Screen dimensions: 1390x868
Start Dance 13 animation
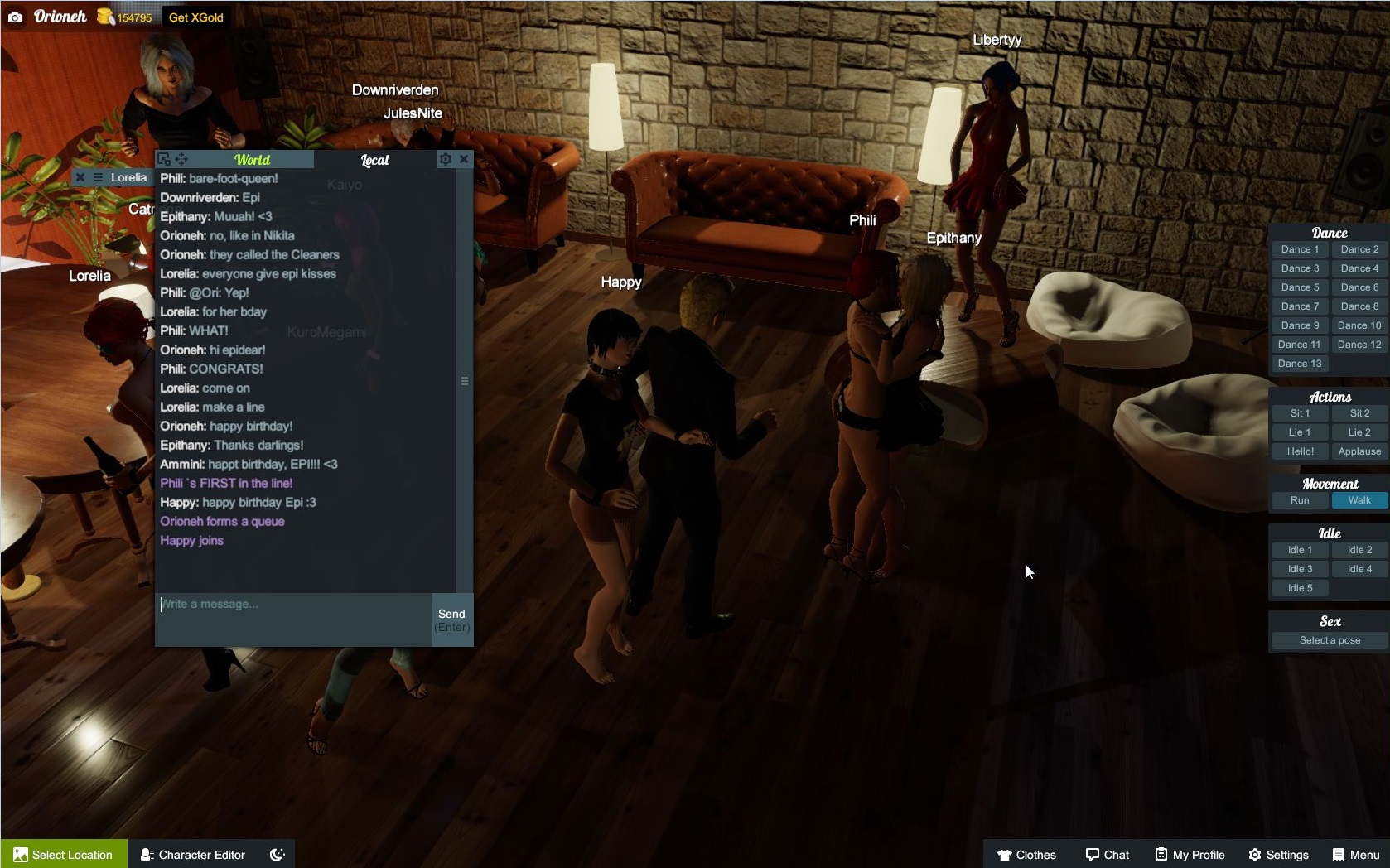pos(1300,364)
